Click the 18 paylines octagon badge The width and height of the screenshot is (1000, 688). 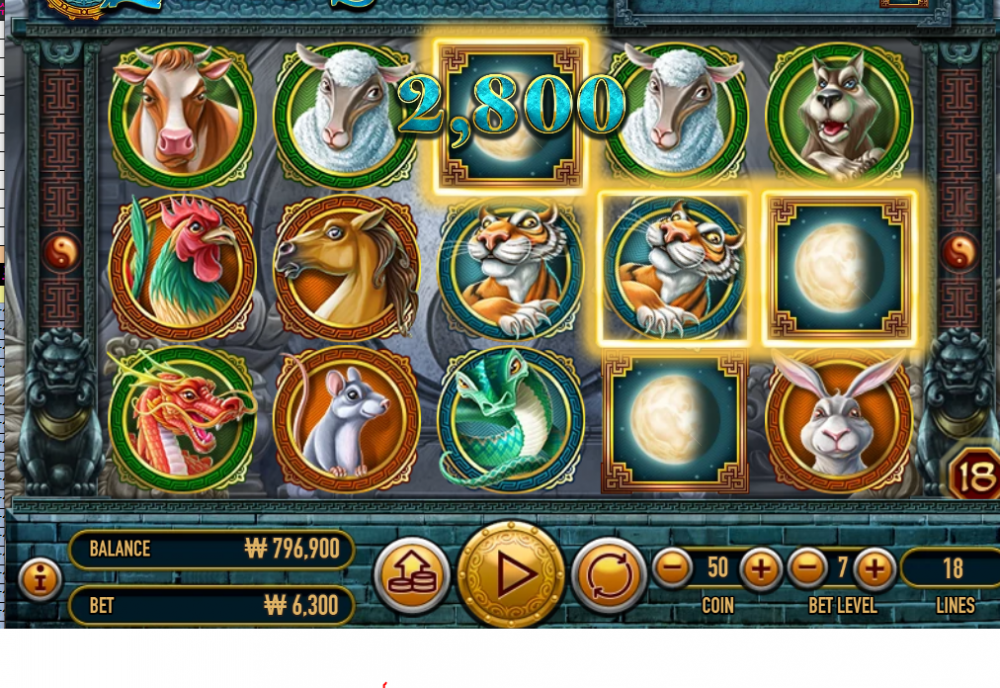(x=972, y=473)
